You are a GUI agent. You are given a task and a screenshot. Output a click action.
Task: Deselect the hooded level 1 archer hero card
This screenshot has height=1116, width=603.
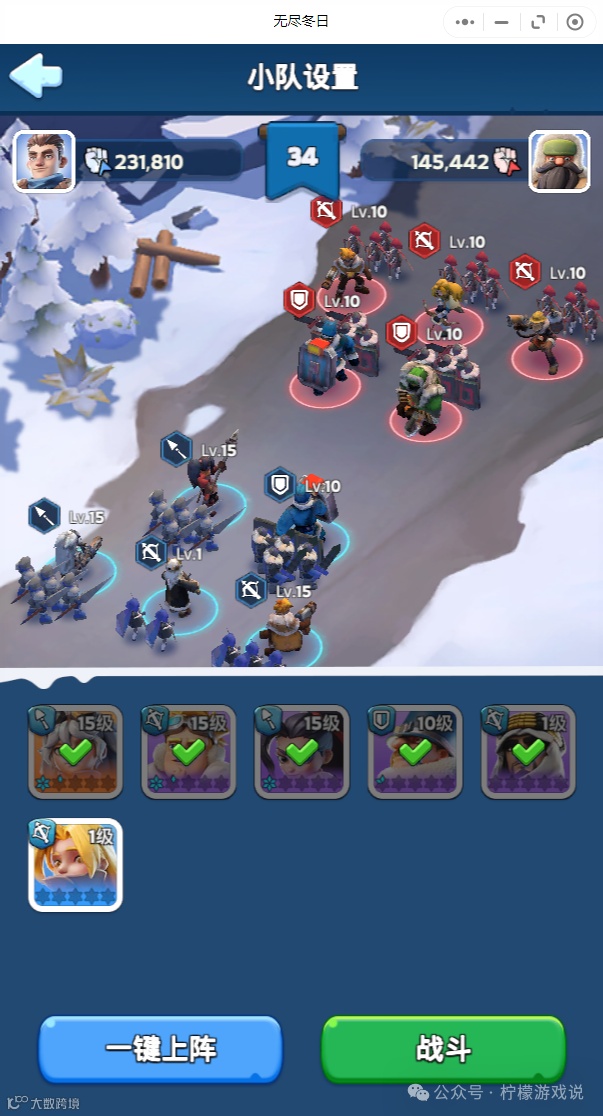(527, 752)
